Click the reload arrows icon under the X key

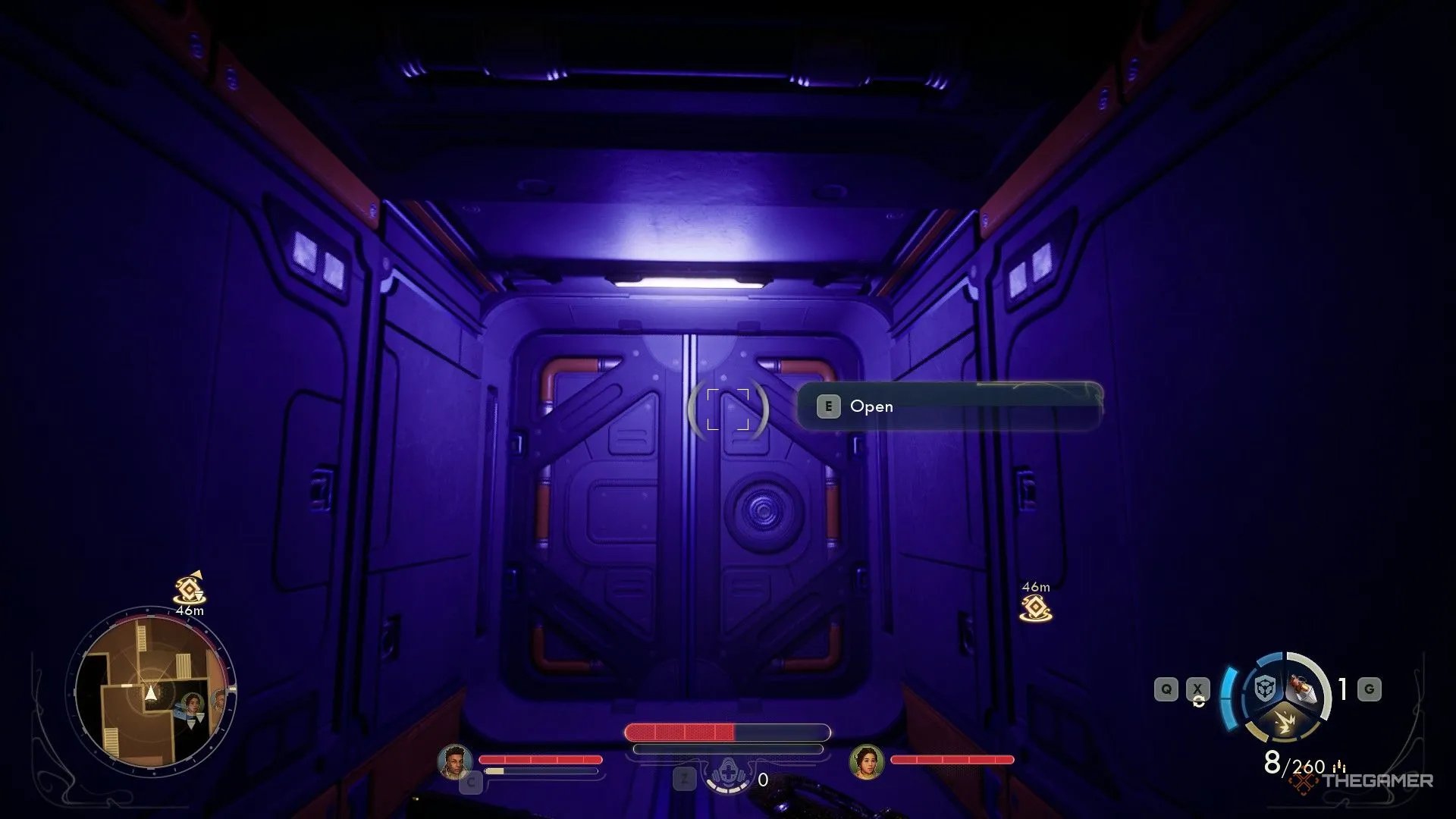tap(1200, 701)
